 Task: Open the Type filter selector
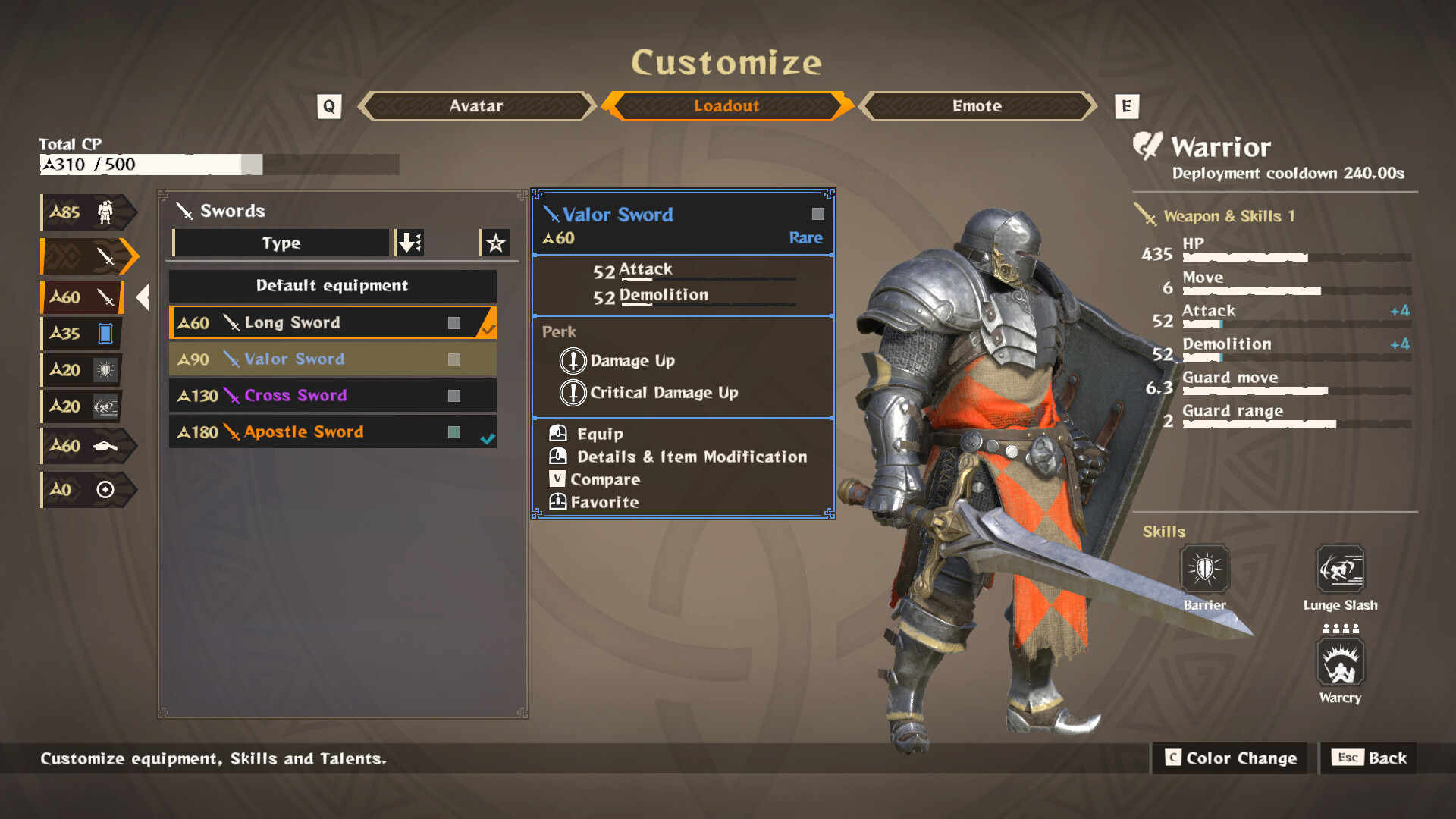(x=281, y=243)
